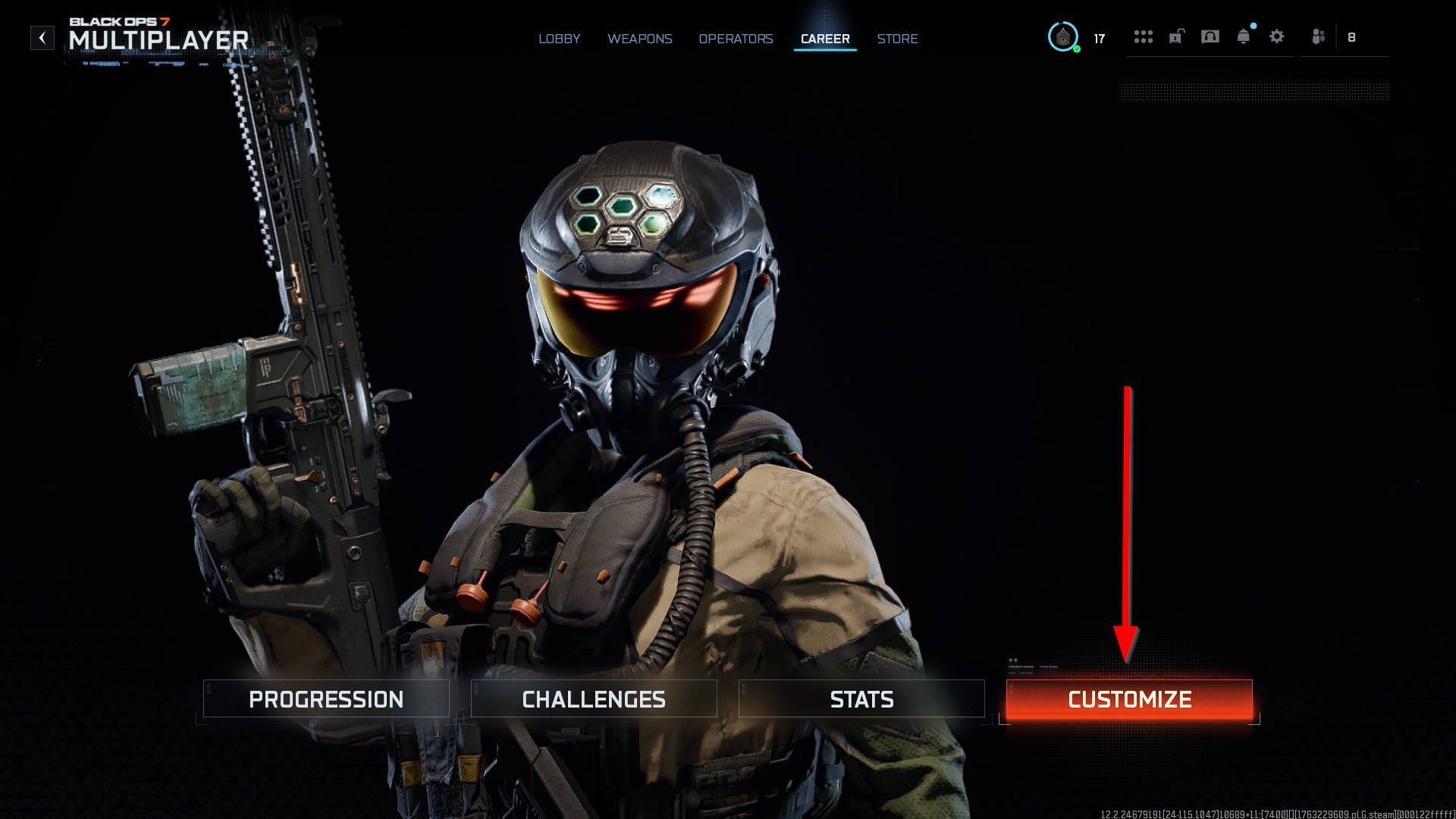
Task: Visit the Store tab
Action: [897, 39]
